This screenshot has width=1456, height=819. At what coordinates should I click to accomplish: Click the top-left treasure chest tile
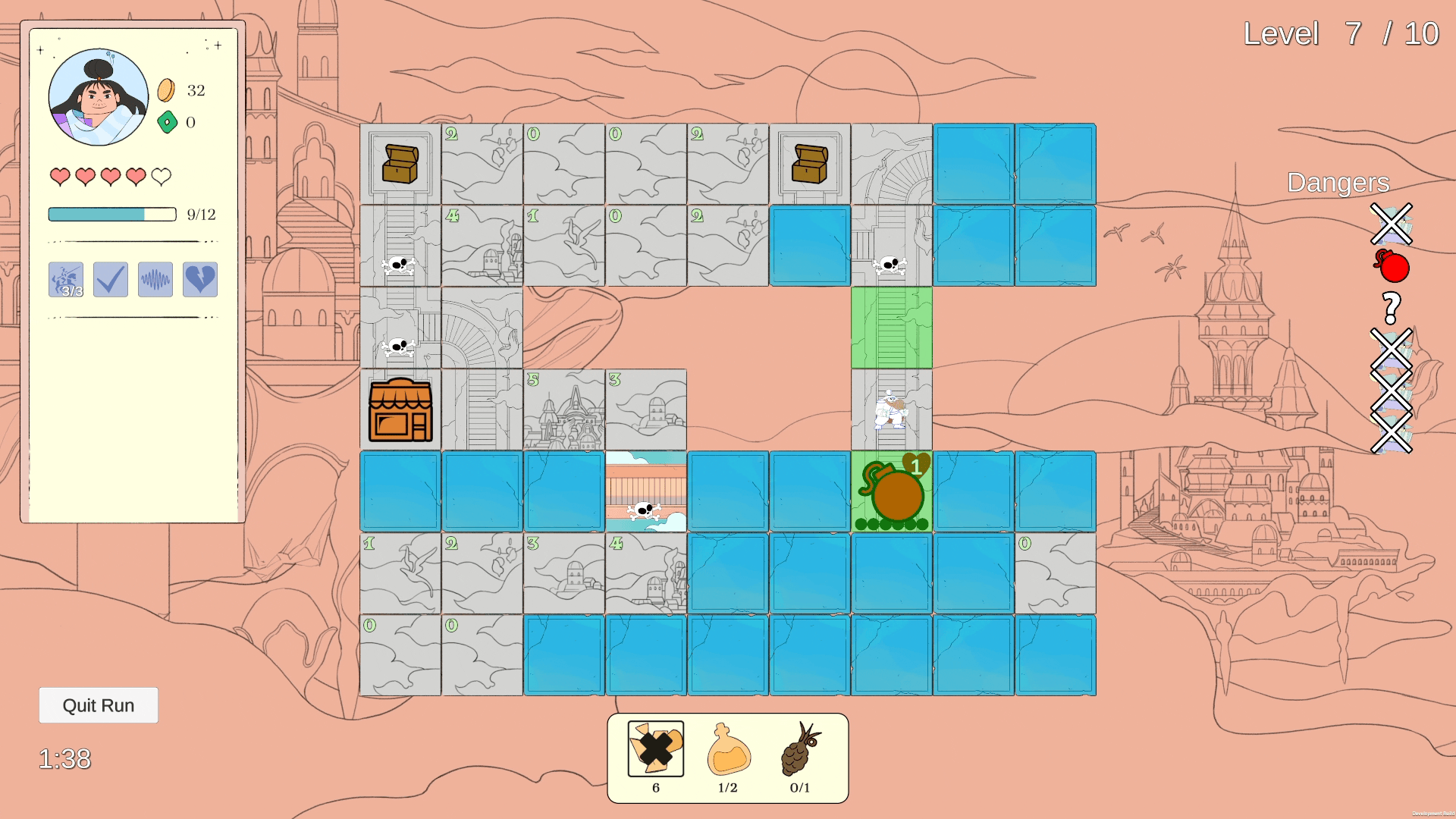coord(400,162)
